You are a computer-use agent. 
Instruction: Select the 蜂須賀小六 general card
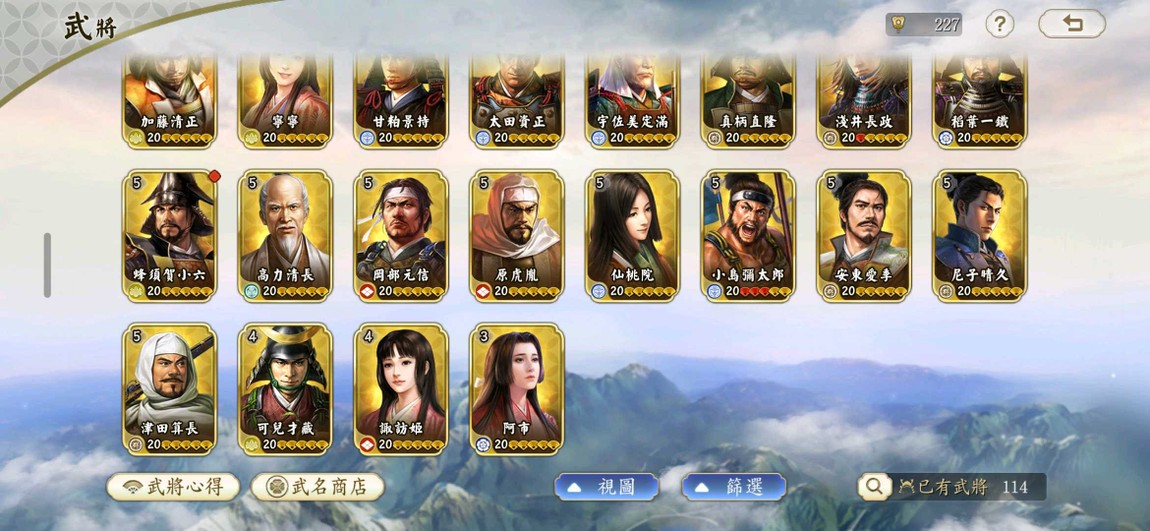pyautogui.click(x=170, y=235)
